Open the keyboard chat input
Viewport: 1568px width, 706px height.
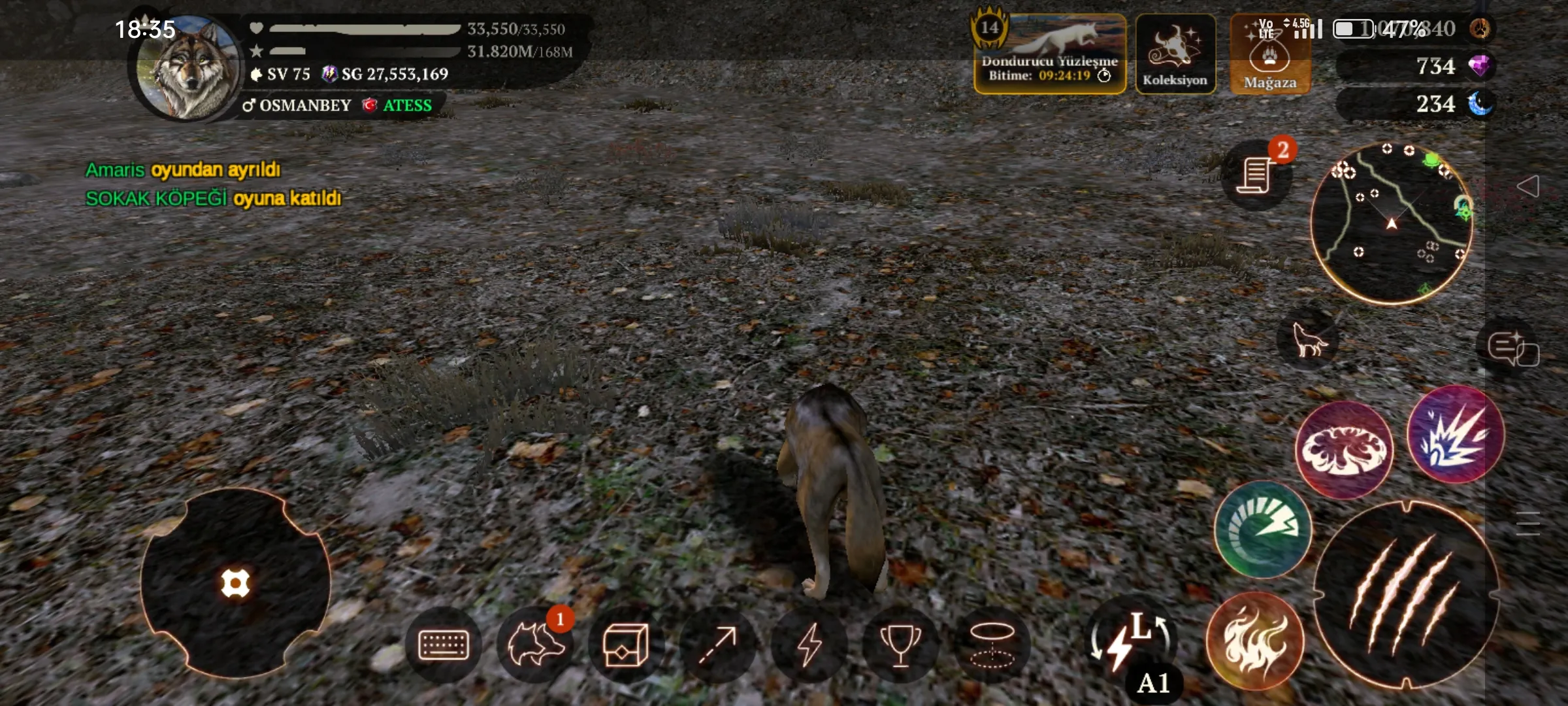click(444, 645)
